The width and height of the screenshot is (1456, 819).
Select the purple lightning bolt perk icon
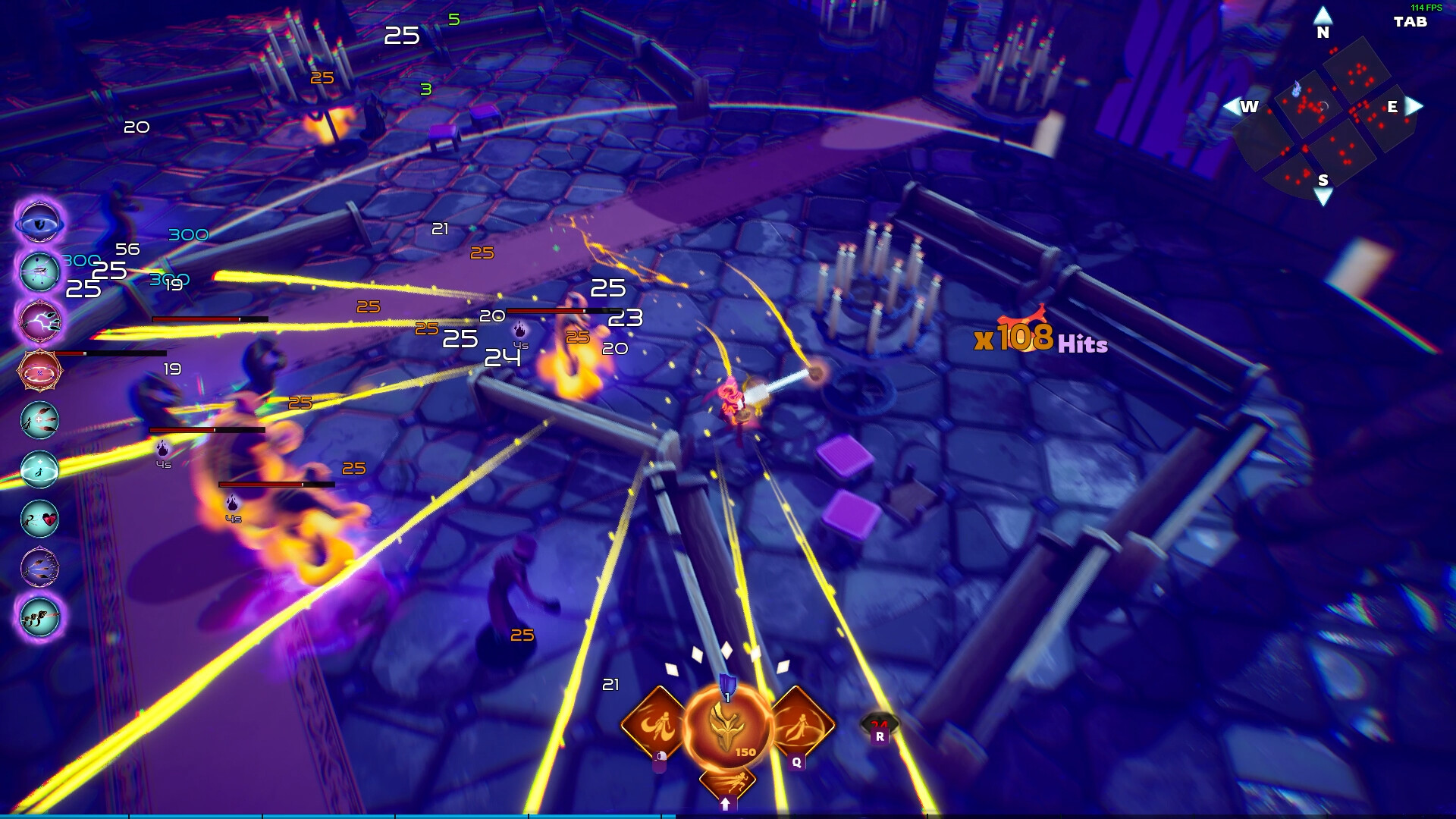click(x=39, y=321)
